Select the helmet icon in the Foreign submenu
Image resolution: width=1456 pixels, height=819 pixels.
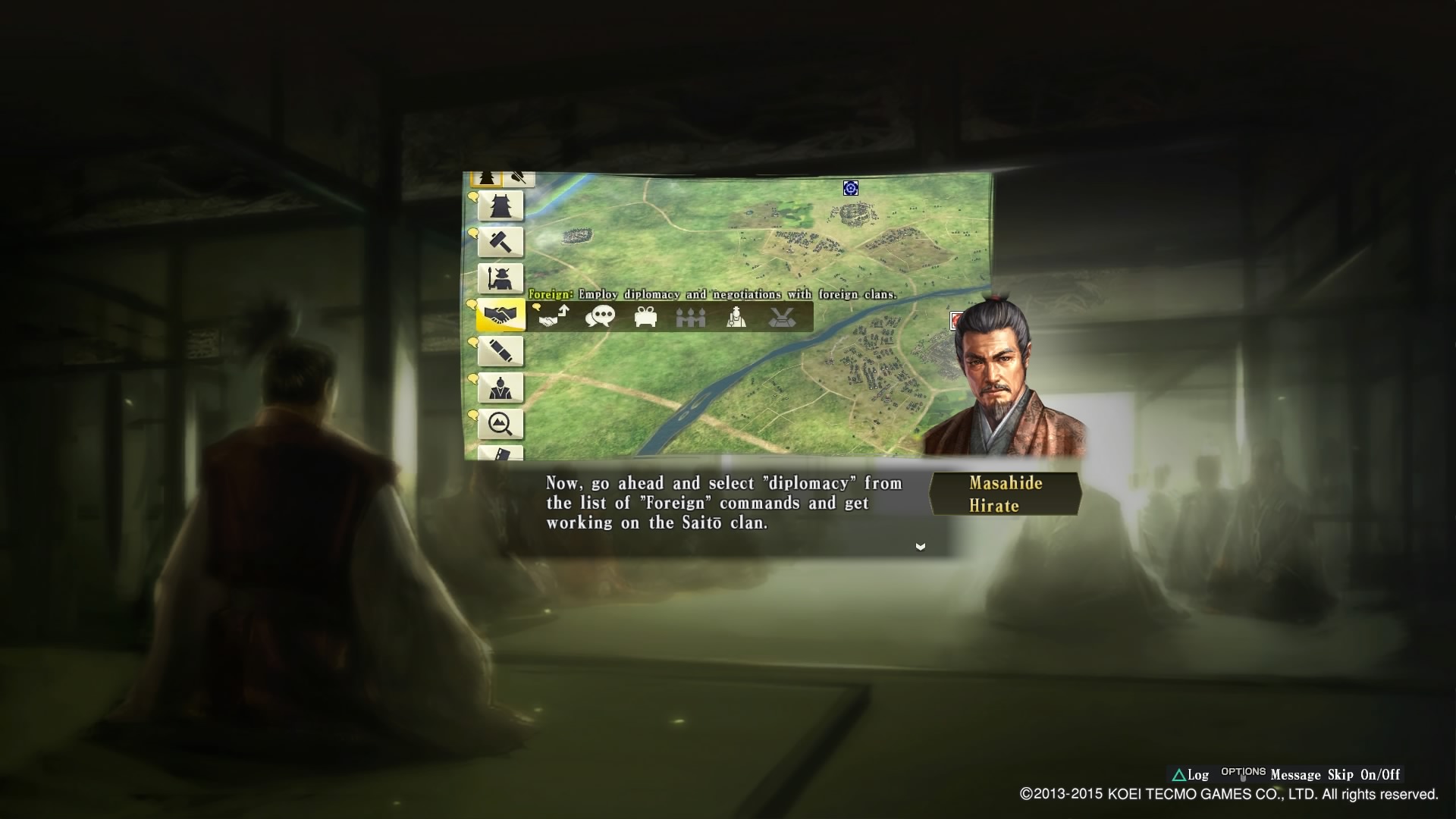782,316
